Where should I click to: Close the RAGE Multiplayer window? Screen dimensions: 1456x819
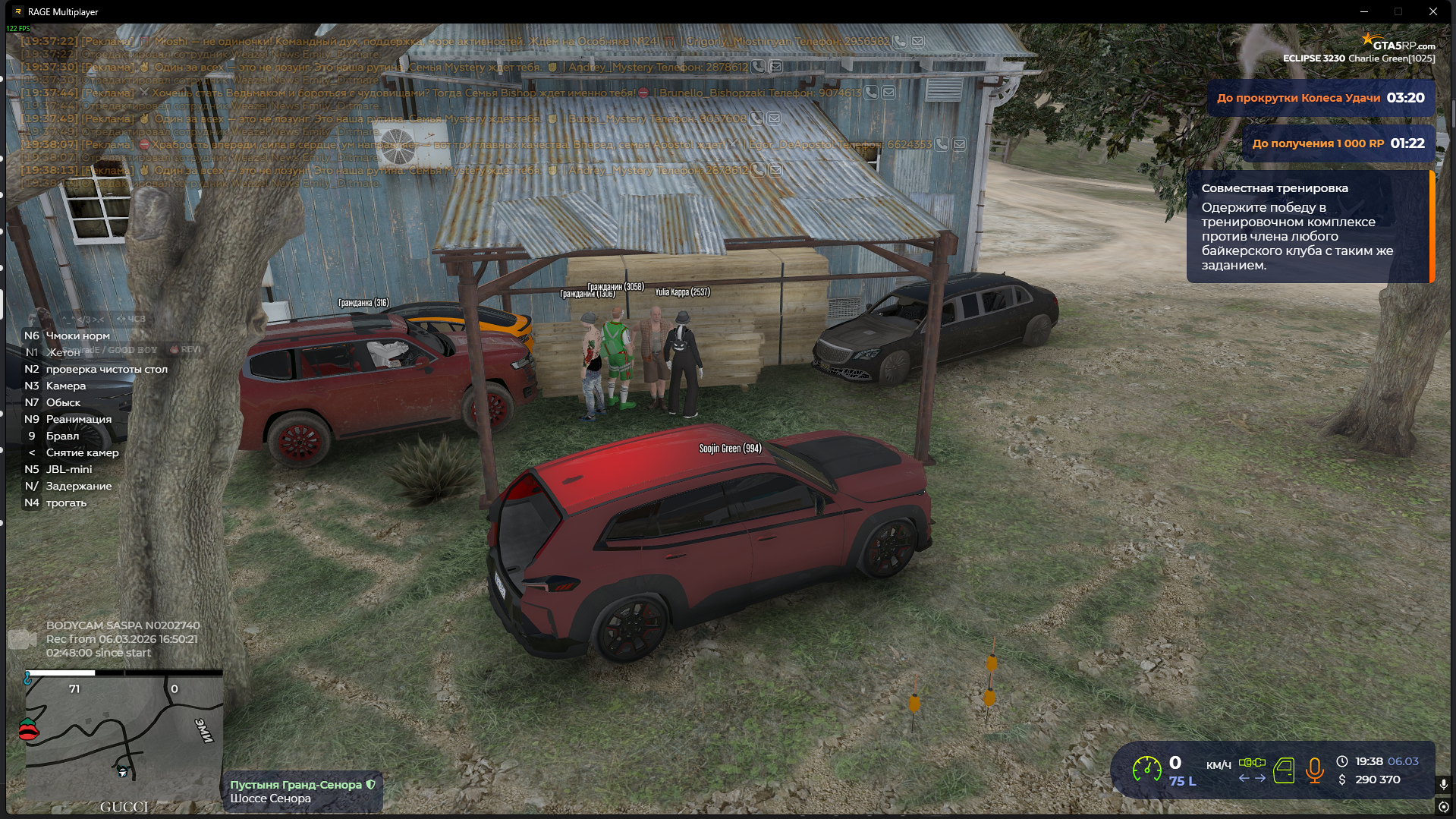(x=1432, y=11)
